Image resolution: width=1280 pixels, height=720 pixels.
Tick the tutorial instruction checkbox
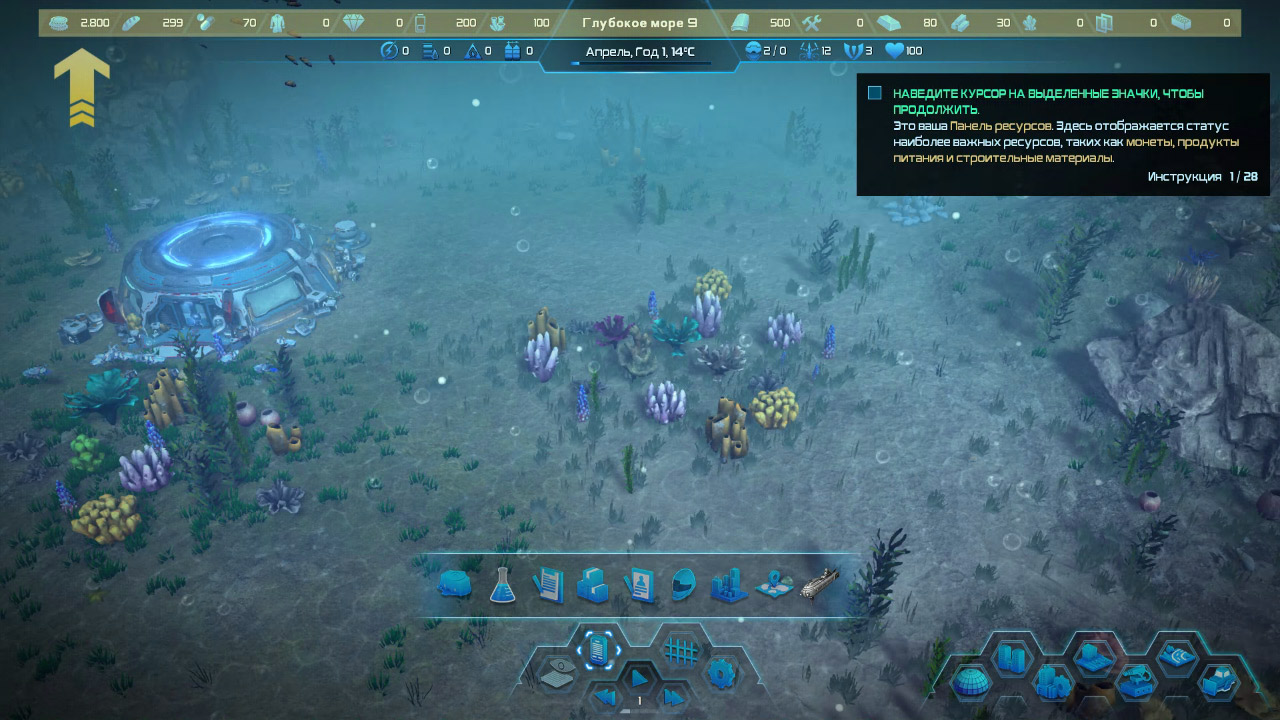coord(875,93)
